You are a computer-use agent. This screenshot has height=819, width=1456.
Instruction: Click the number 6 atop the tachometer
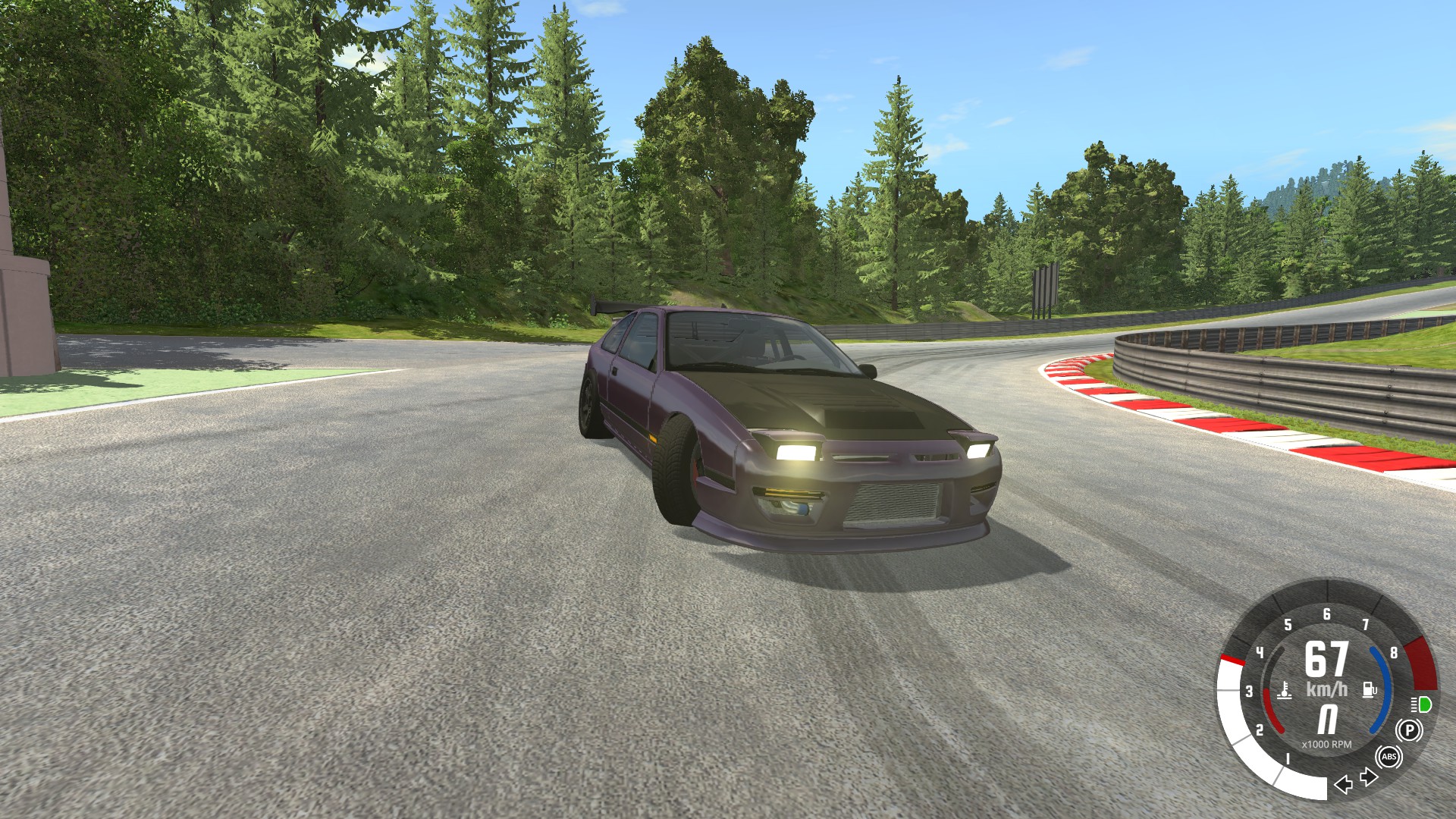(x=1327, y=615)
